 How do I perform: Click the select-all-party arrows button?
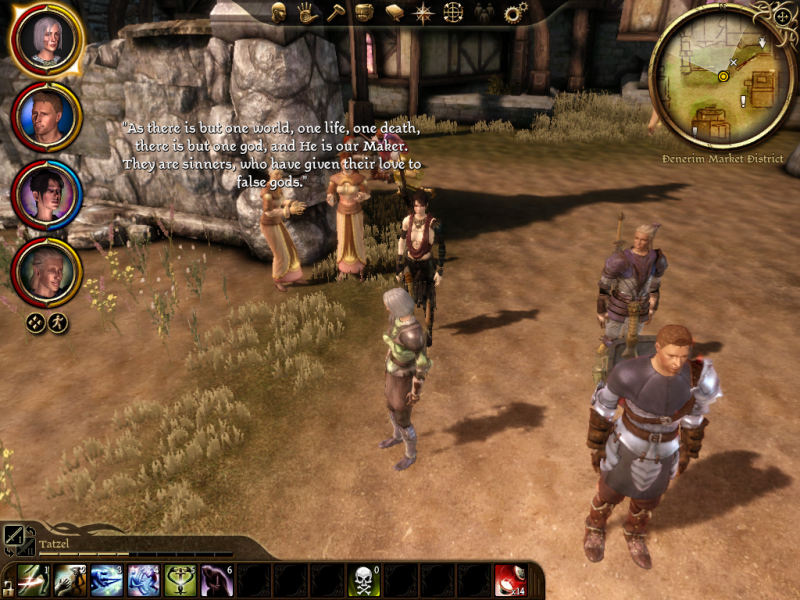coord(36,323)
